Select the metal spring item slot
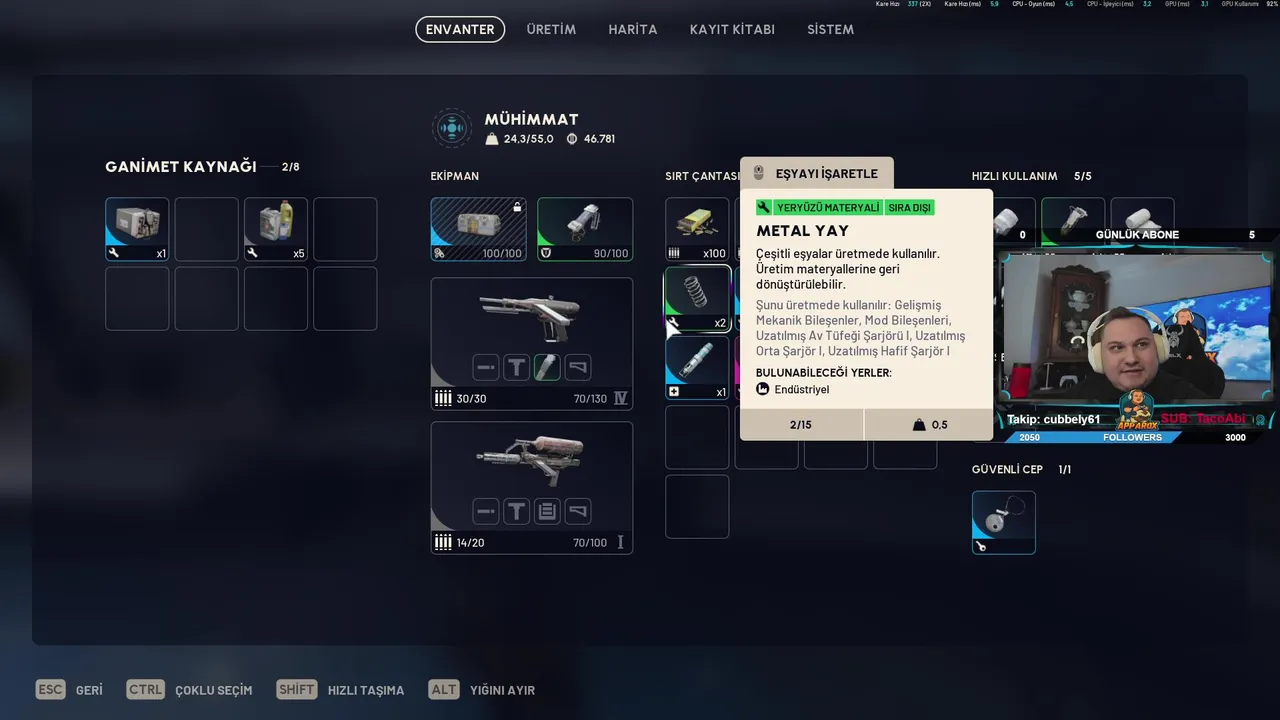The image size is (1280, 720). coord(697,298)
